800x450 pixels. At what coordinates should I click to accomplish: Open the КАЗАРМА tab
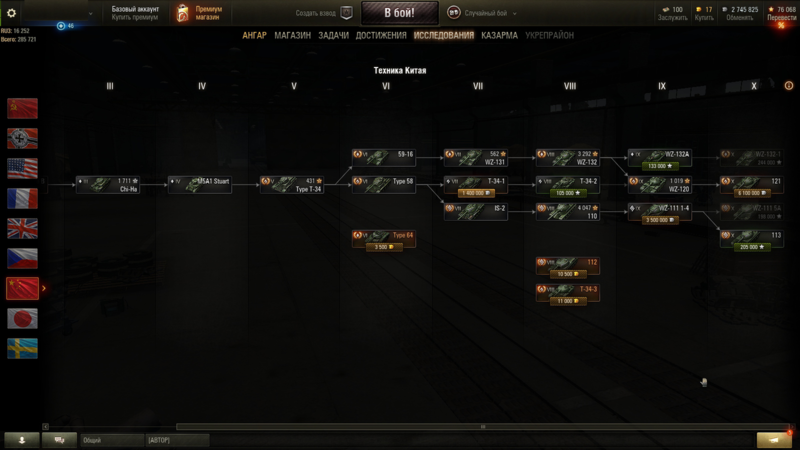click(499, 36)
